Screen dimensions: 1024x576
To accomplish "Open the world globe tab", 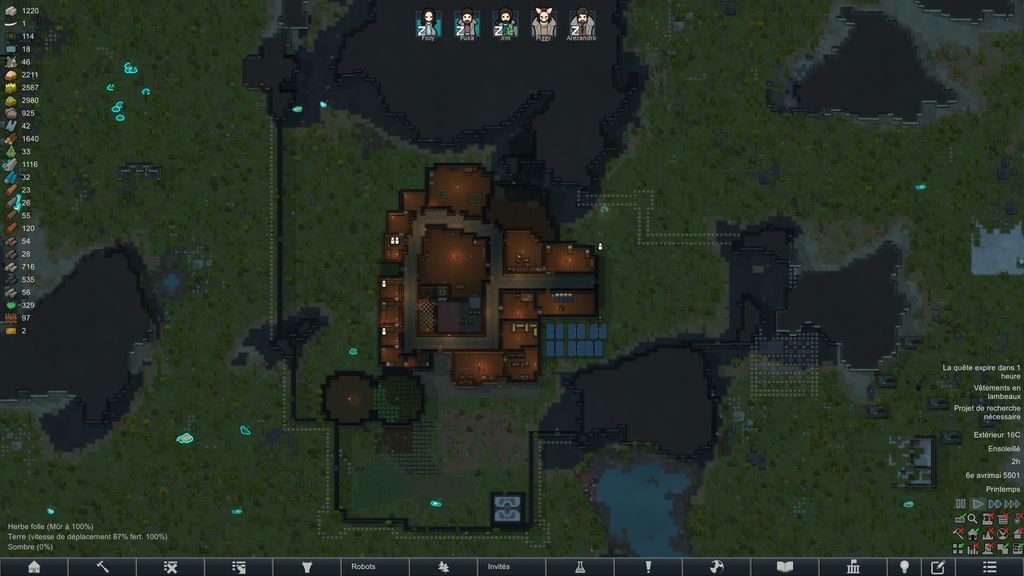I will pyautogui.click(x=716, y=567).
